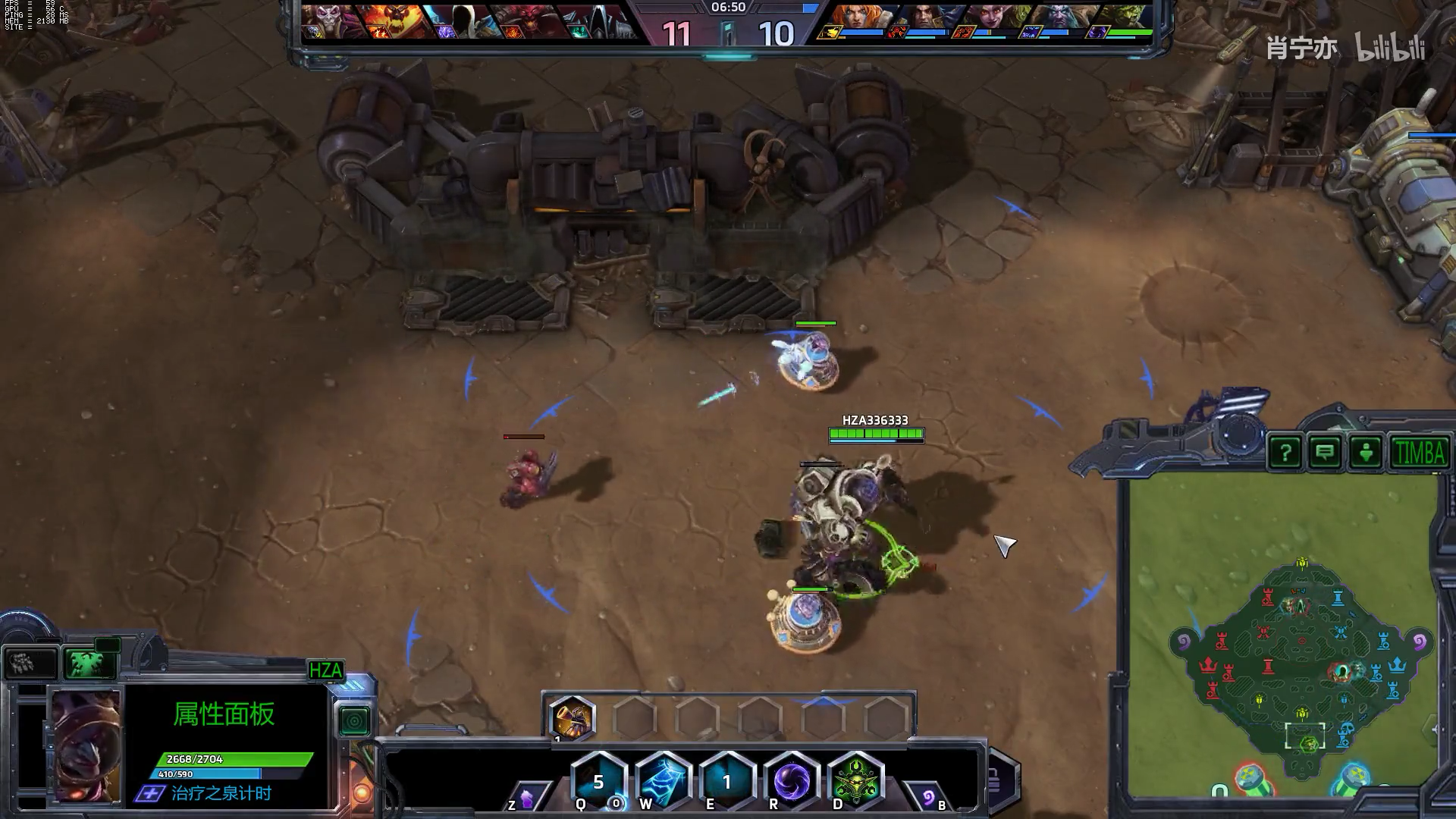Open the chat message button
1456x819 pixels.
1325,453
